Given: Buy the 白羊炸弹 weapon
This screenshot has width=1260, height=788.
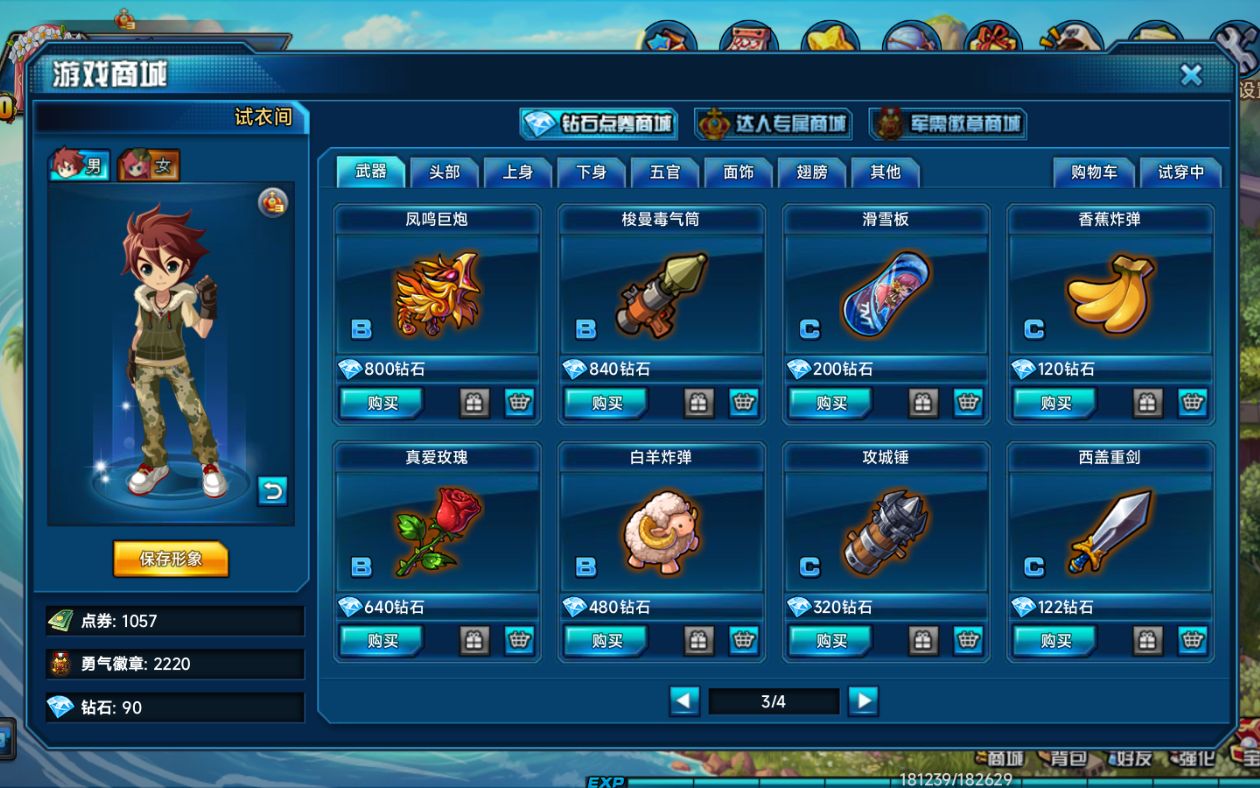Looking at the screenshot, I should 606,641.
